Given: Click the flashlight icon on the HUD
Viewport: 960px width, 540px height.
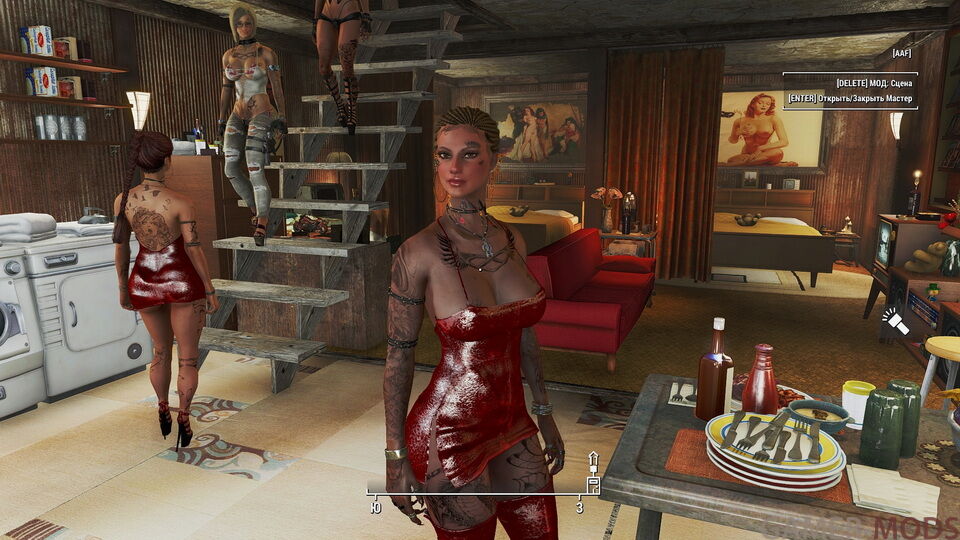Looking at the screenshot, I should click(894, 321).
